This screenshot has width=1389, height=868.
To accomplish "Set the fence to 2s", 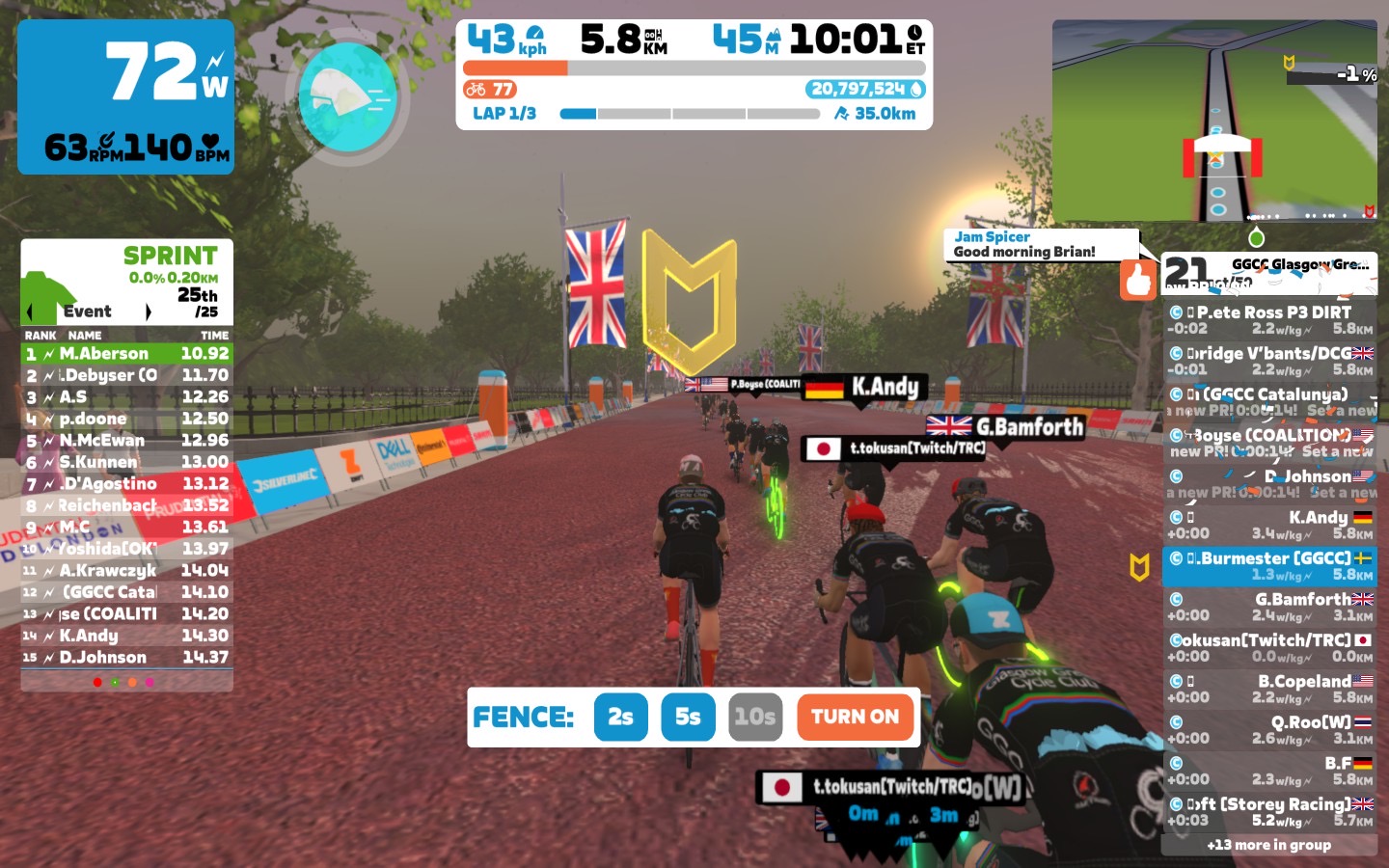I will [620, 717].
